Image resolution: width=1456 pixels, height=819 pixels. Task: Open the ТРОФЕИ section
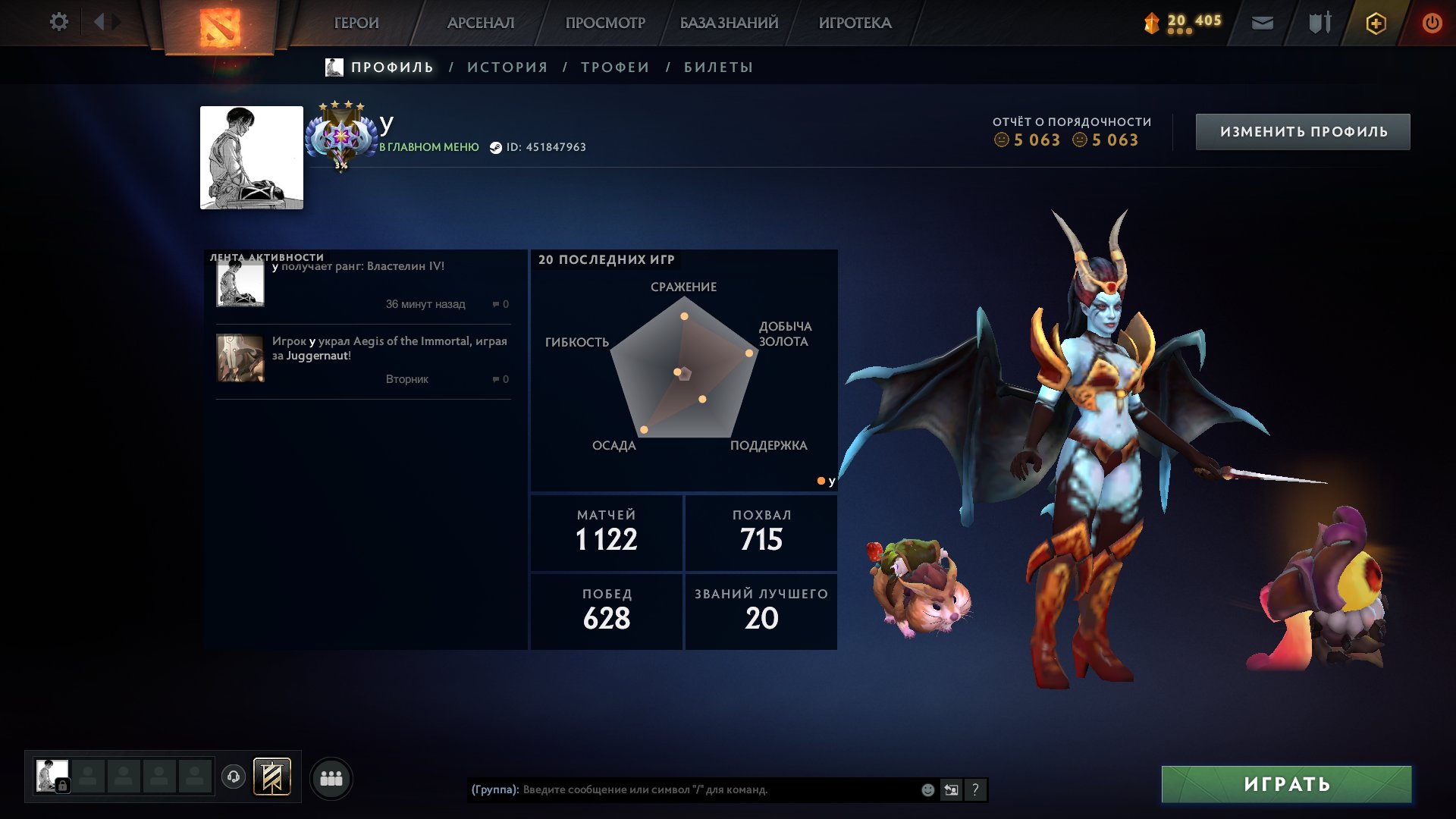tap(614, 67)
